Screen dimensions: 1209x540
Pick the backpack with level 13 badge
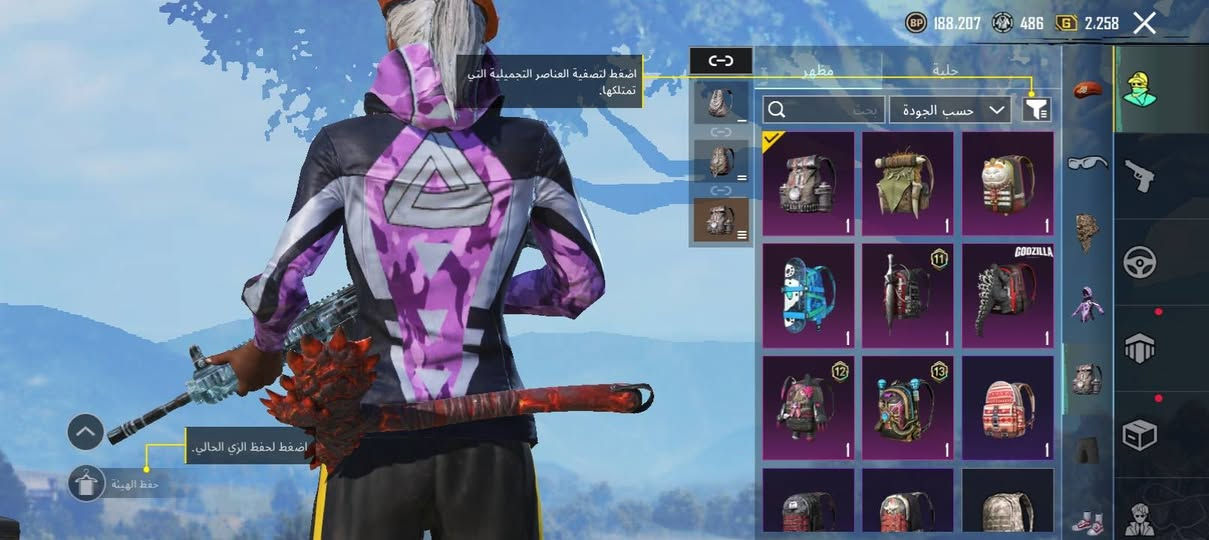[x=908, y=408]
